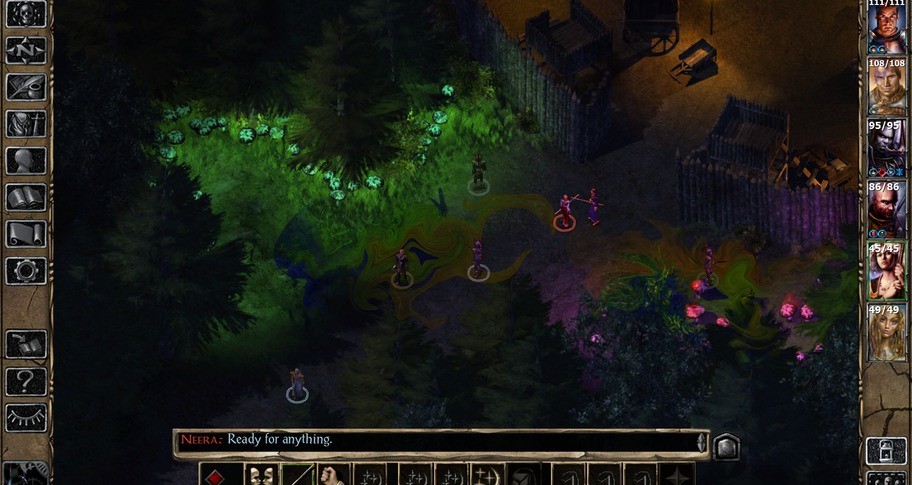Open the options menu with the gear icon
This screenshot has height=485, width=912.
(x=26, y=271)
